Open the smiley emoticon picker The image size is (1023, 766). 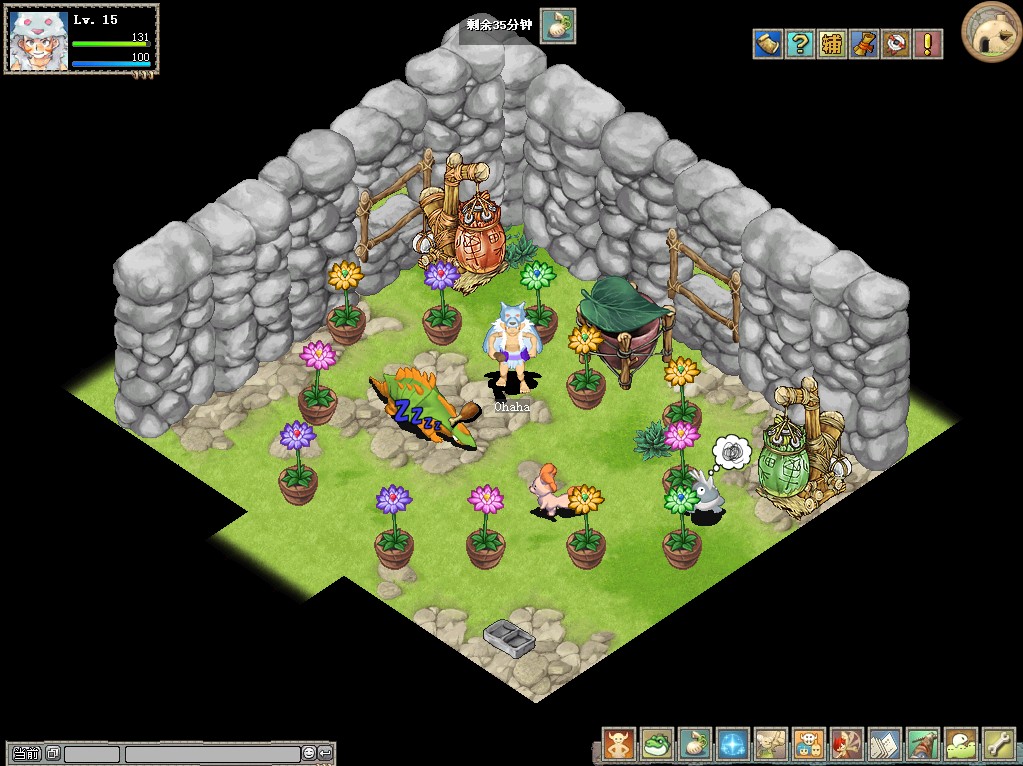(x=309, y=753)
